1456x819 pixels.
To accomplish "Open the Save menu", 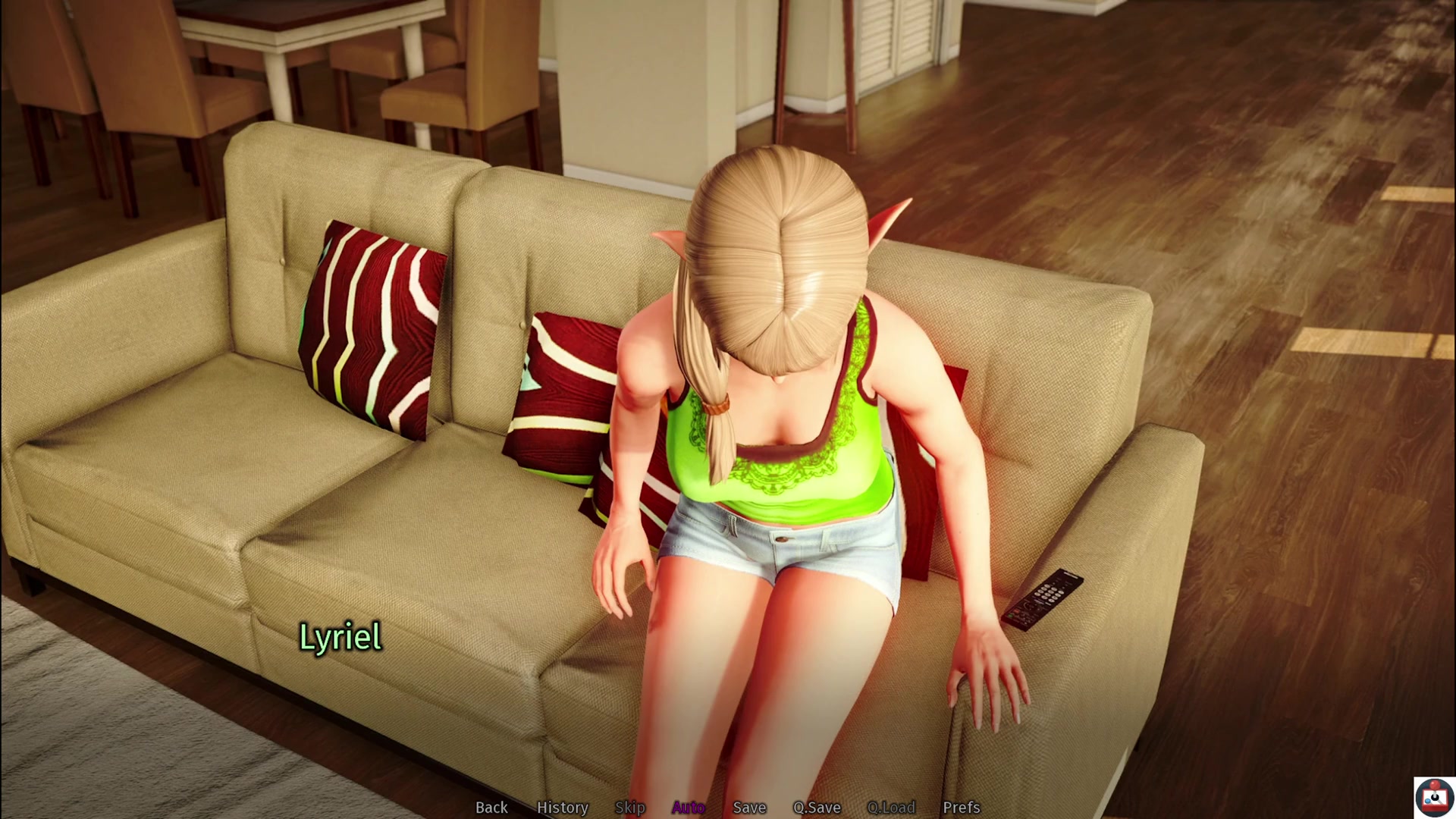I will tap(749, 808).
